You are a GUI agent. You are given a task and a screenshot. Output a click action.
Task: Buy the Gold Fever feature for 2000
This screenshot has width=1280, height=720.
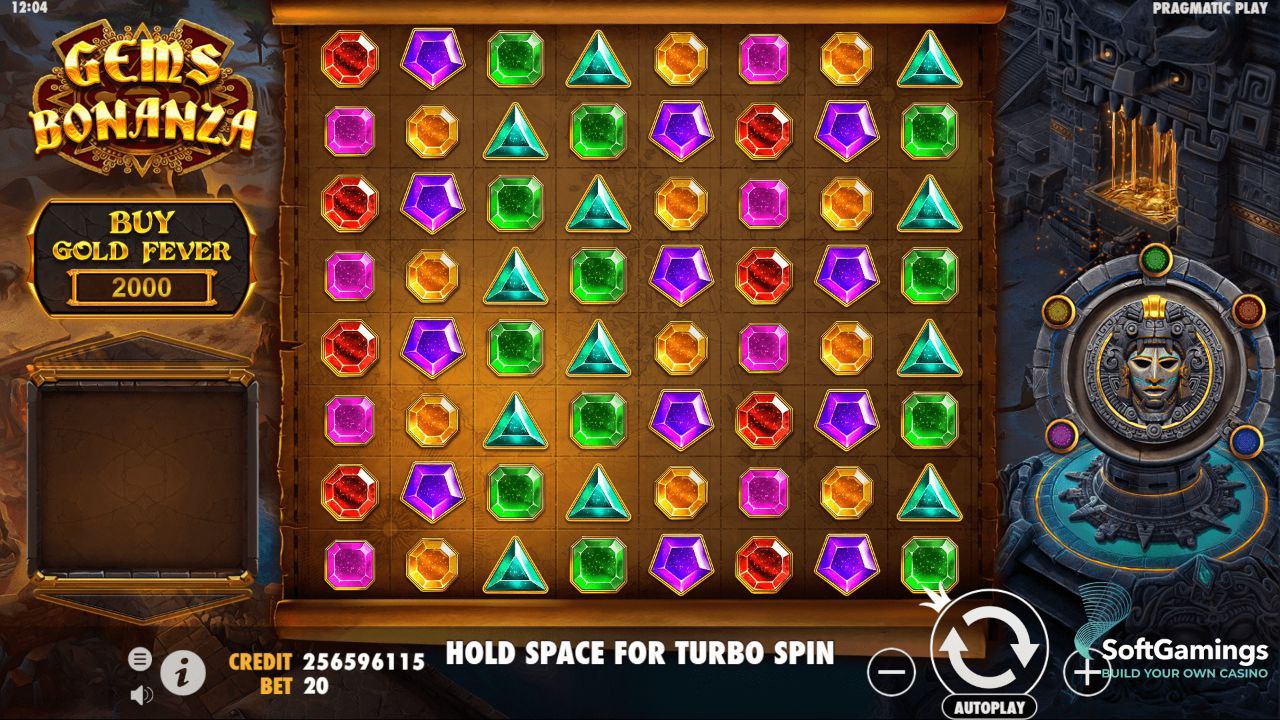click(x=141, y=258)
